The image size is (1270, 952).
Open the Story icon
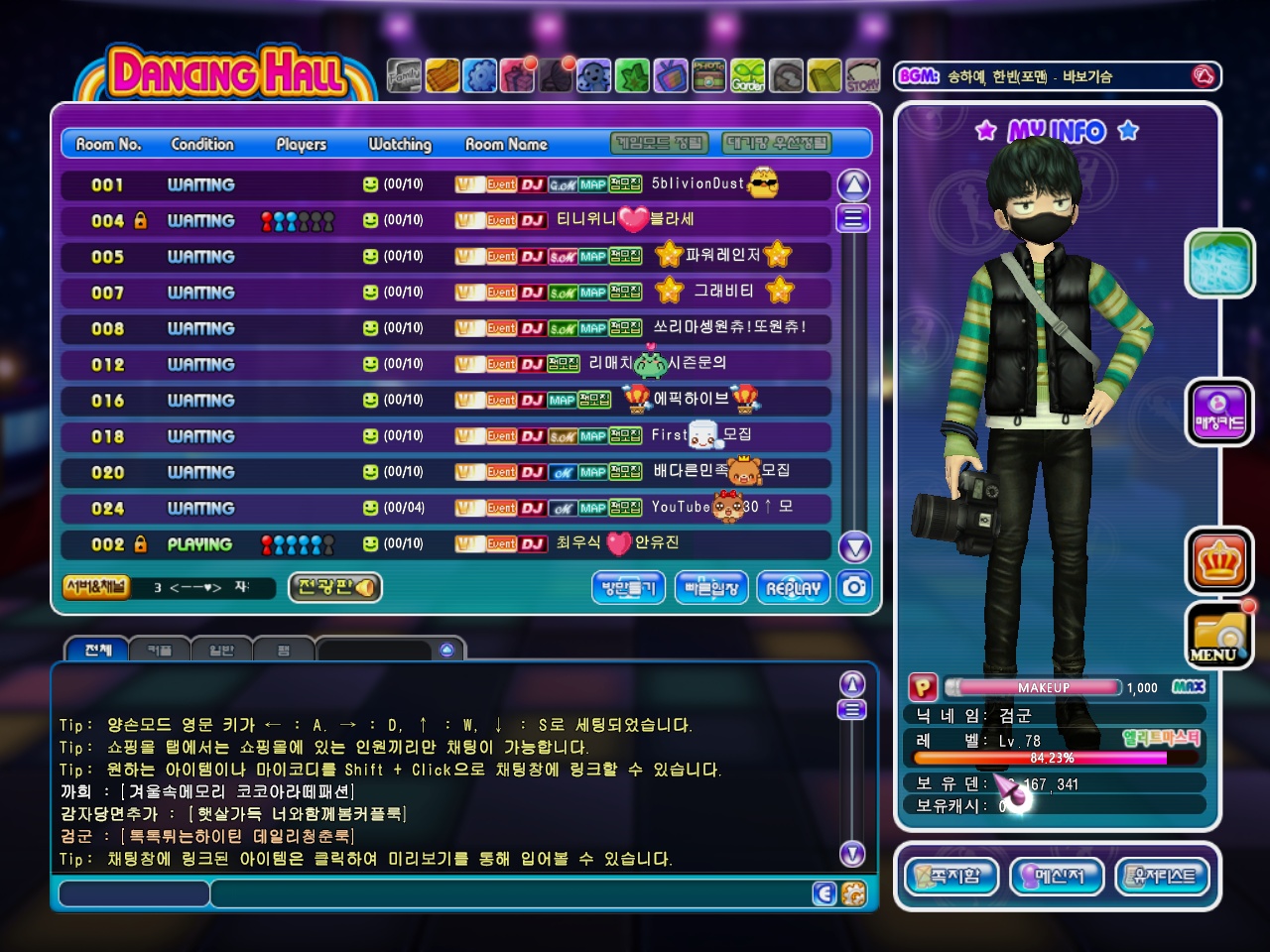click(x=862, y=76)
